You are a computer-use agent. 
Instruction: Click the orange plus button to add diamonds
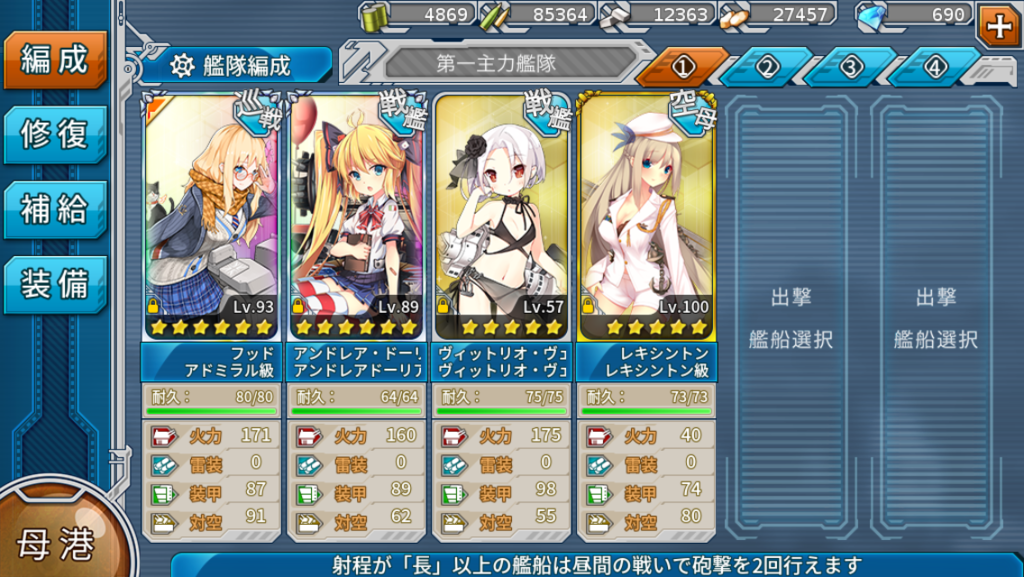coord(998,25)
